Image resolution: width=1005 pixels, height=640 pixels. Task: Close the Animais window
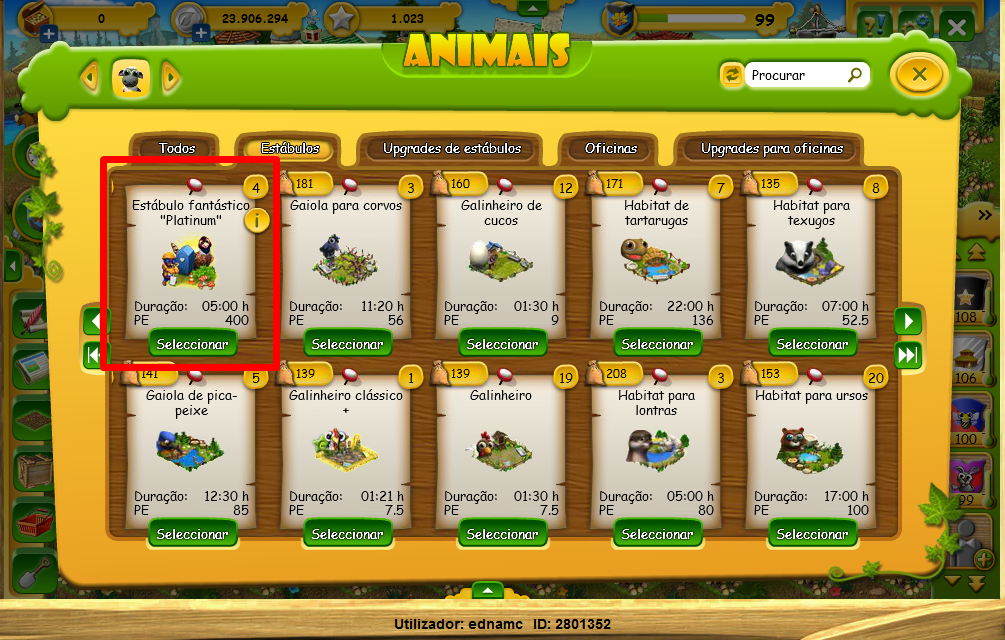click(x=920, y=74)
